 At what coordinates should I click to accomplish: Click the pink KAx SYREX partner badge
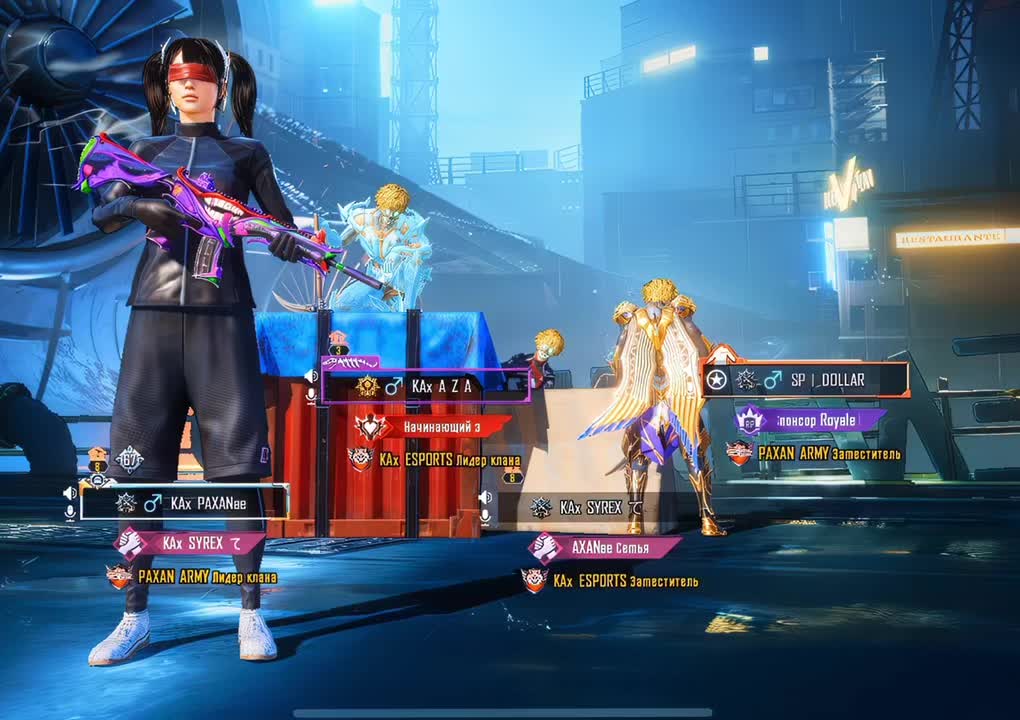[x=189, y=543]
